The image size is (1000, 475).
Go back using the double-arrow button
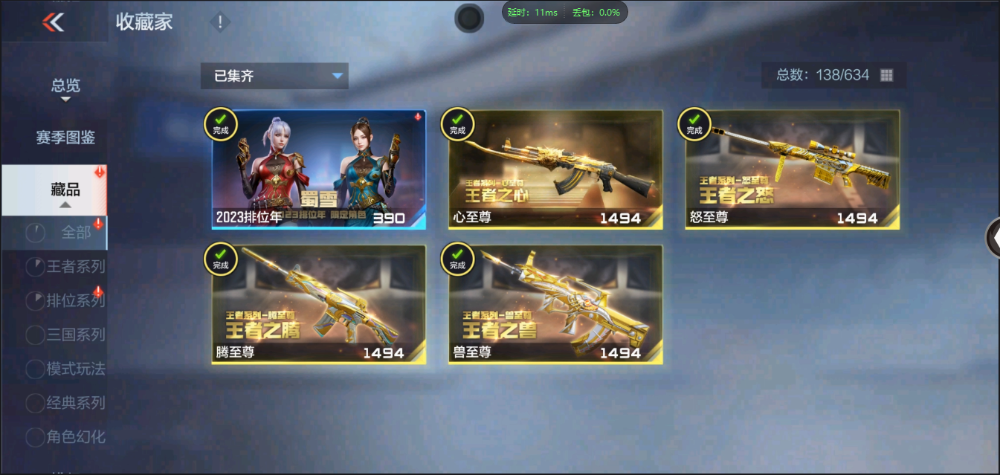[x=54, y=22]
